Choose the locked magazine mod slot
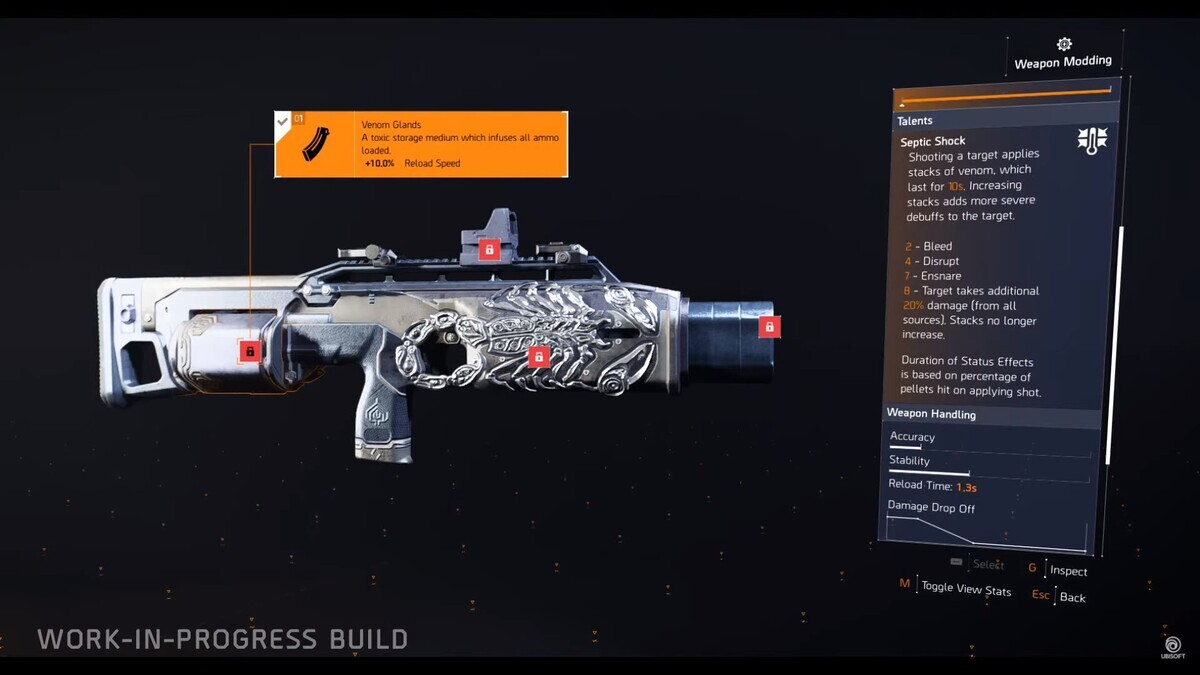This screenshot has height=675, width=1200. 250,351
